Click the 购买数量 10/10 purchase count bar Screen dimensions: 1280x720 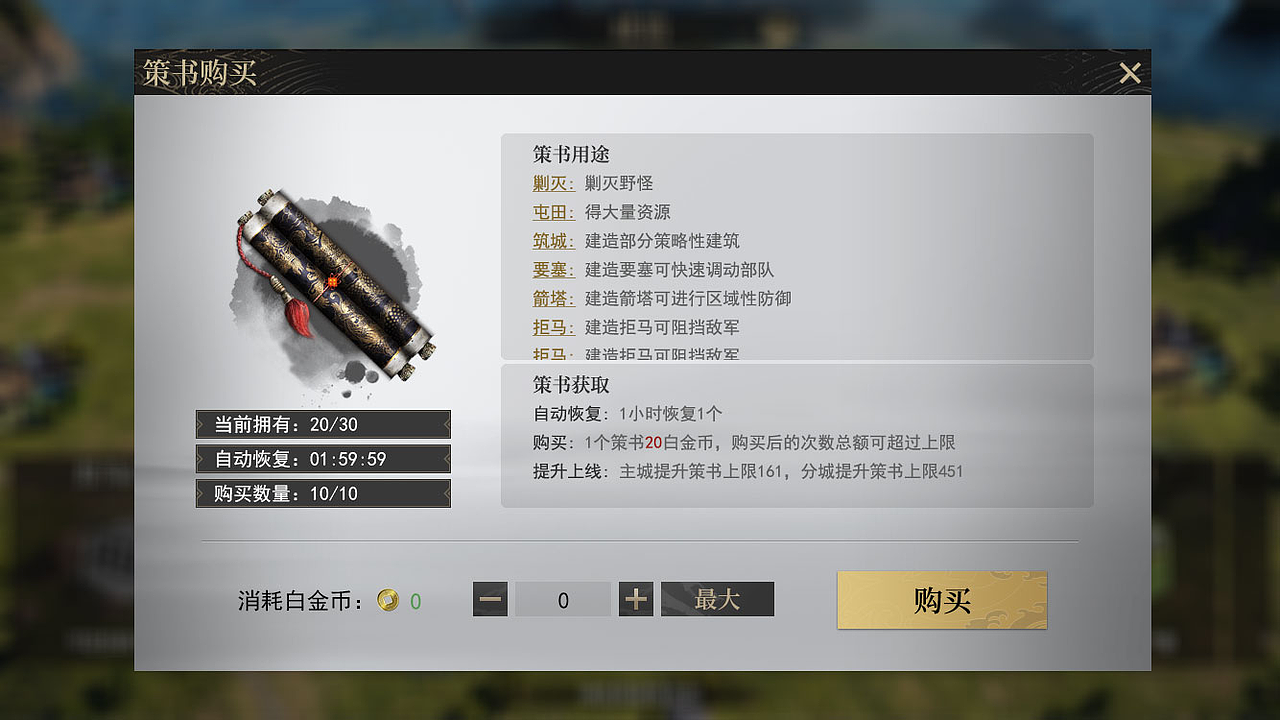322,493
